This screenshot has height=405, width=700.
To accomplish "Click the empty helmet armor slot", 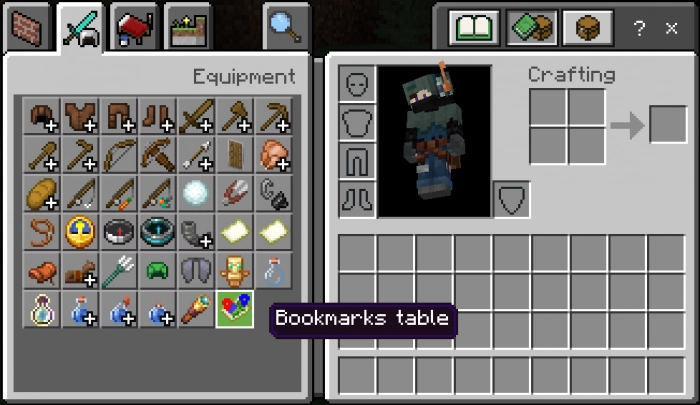I will click(357, 84).
